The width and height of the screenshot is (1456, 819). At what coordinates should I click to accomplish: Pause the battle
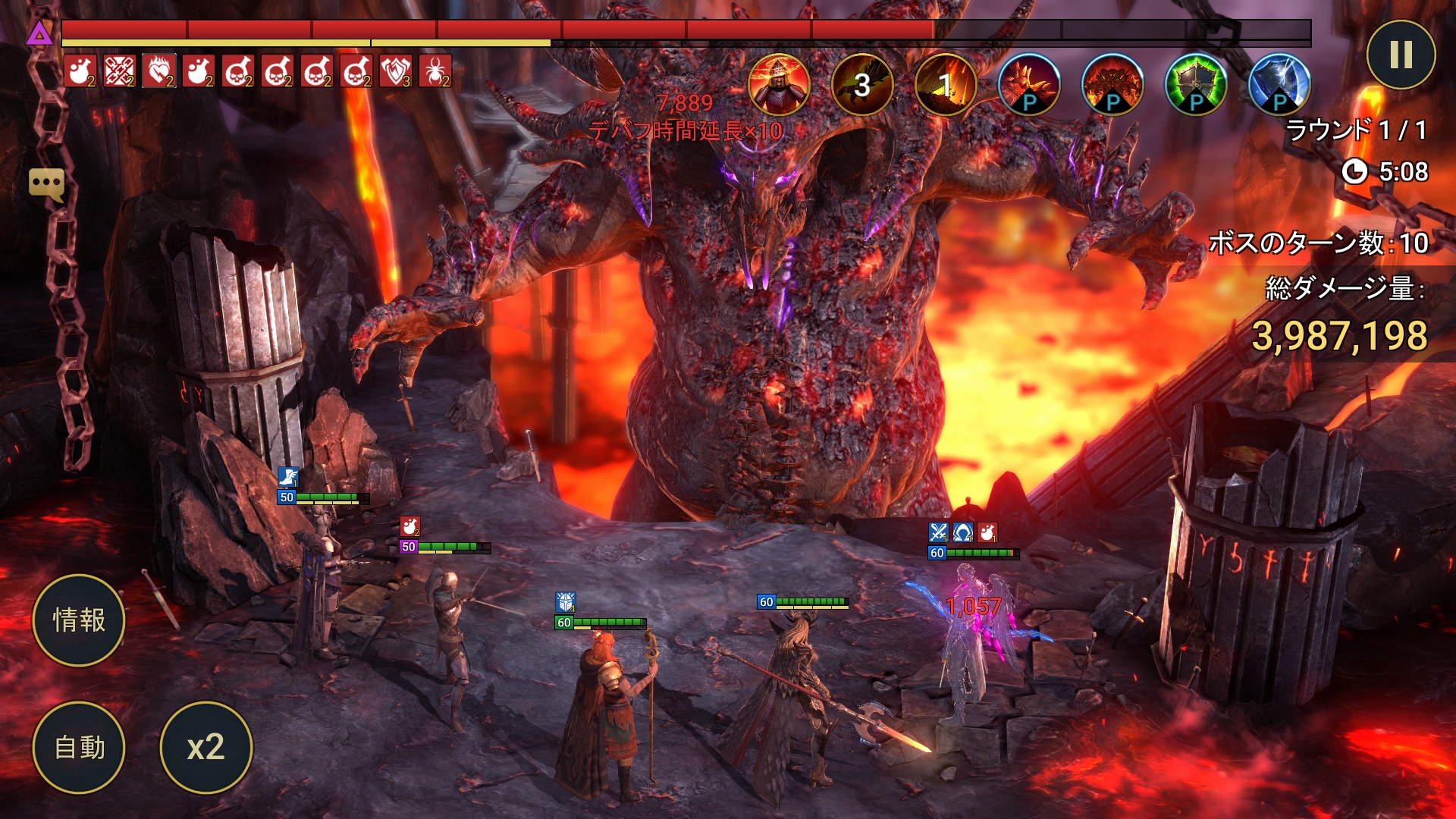[1401, 55]
